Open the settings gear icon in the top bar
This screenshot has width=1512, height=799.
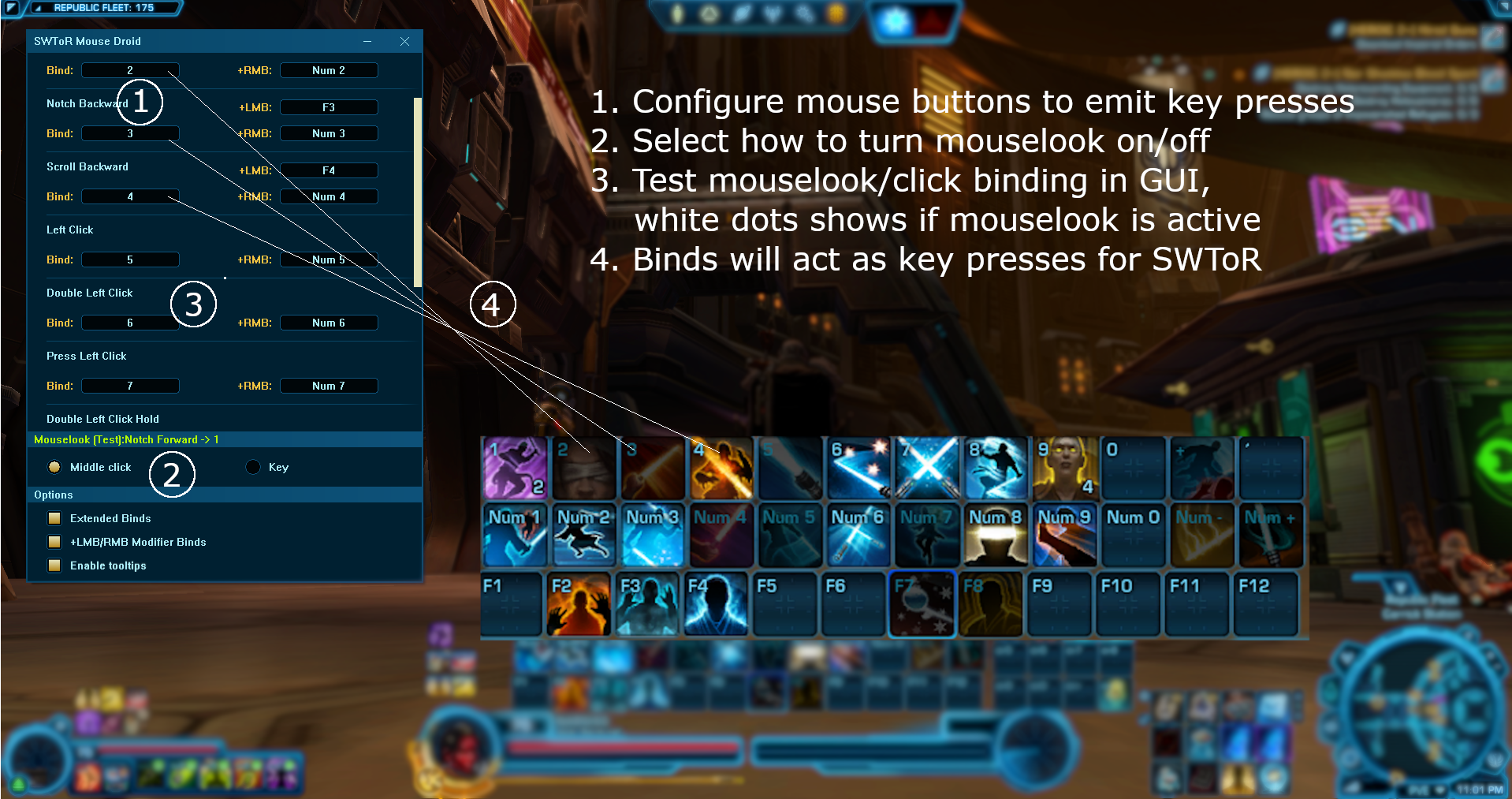803,13
